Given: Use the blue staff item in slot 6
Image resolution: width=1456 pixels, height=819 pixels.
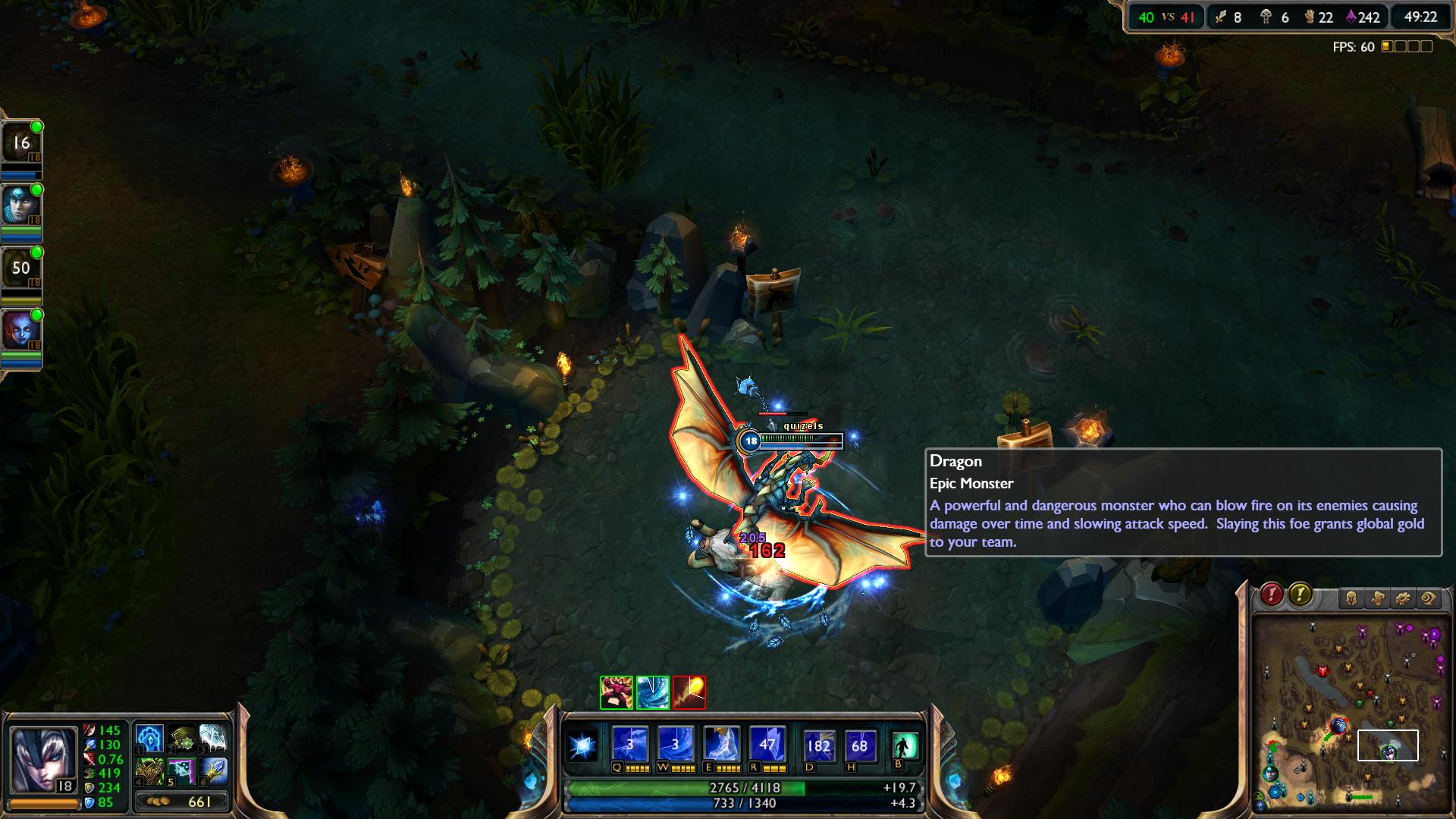Looking at the screenshot, I should [213, 771].
